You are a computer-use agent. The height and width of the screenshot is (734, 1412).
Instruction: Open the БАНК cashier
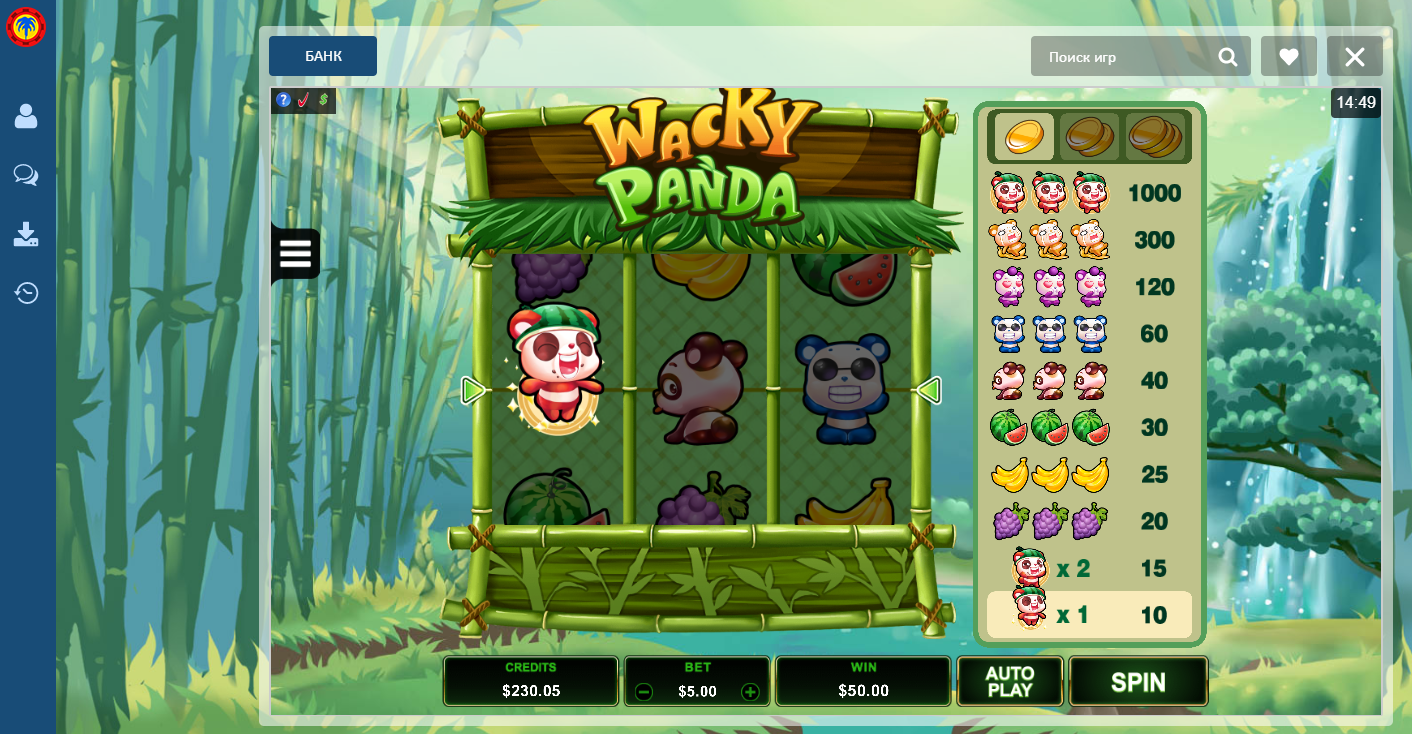[x=323, y=56]
